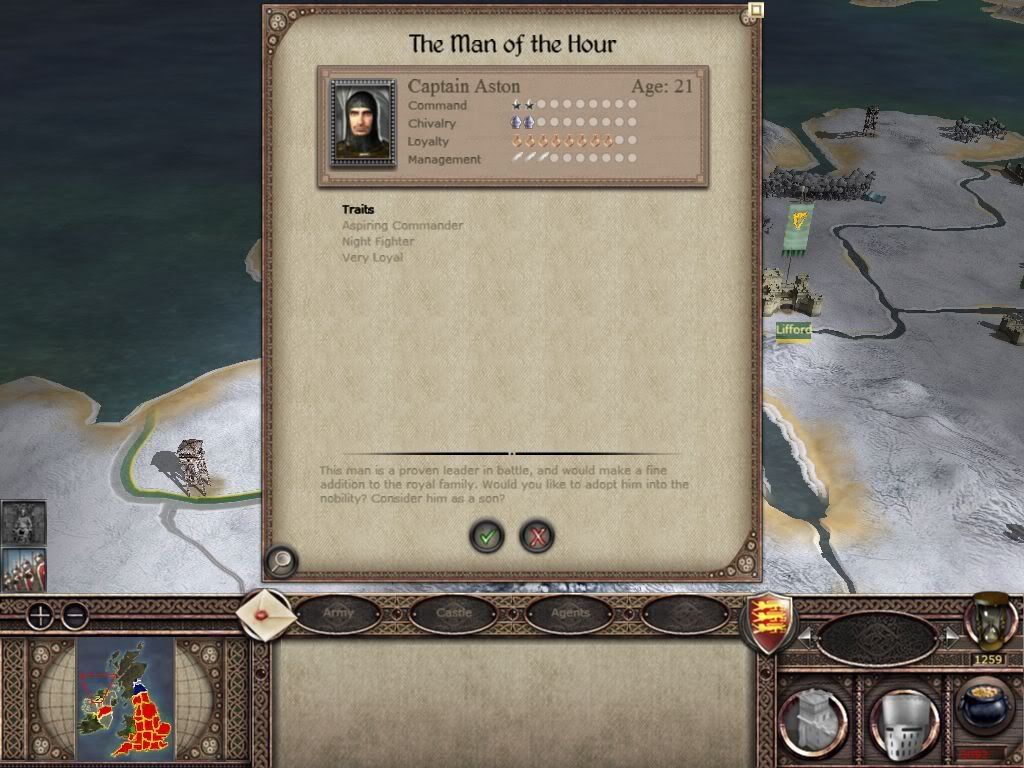Open the soldiers event notification on the left
Image resolution: width=1024 pixels, height=768 pixels.
(23, 568)
